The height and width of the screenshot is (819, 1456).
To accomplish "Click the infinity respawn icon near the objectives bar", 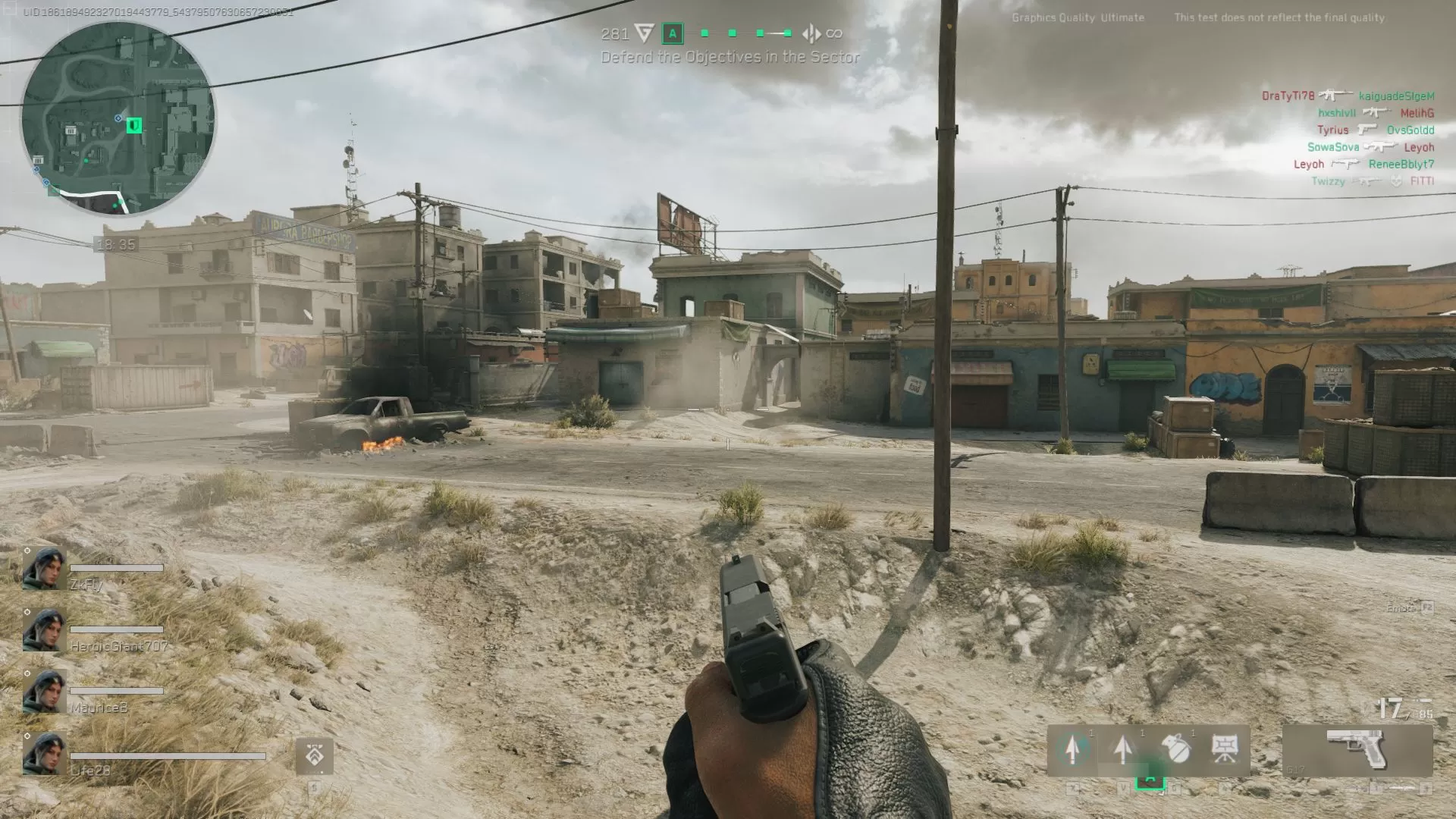I will click(x=834, y=33).
